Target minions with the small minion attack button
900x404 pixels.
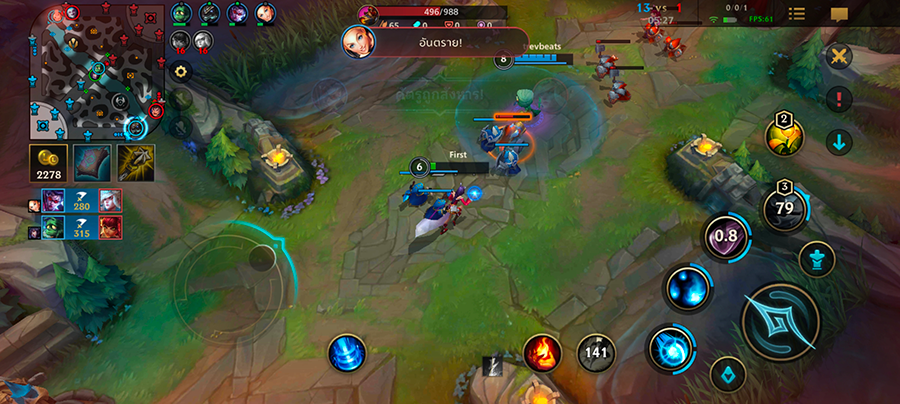[727, 376]
